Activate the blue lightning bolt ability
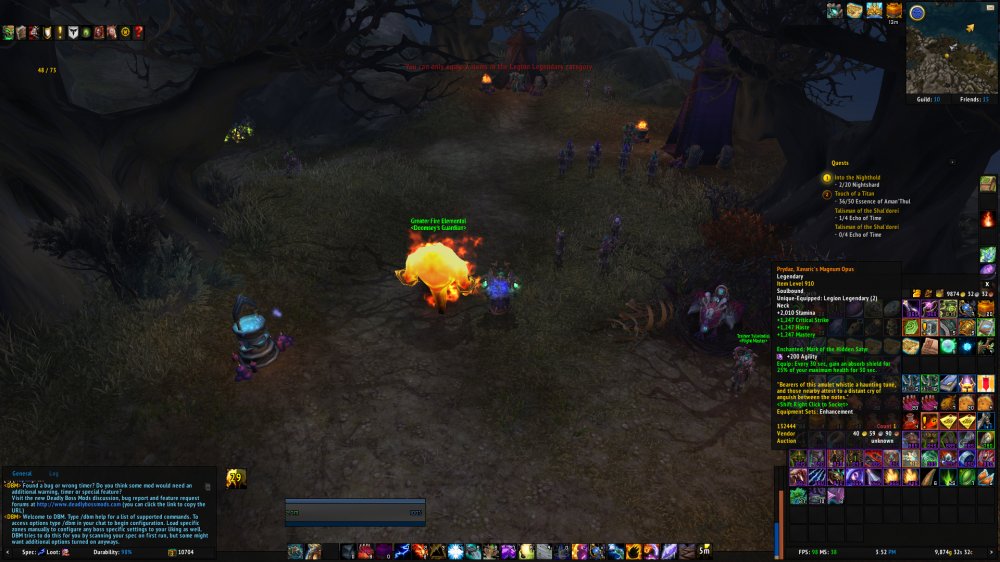The image size is (1000, 562). tap(400, 551)
